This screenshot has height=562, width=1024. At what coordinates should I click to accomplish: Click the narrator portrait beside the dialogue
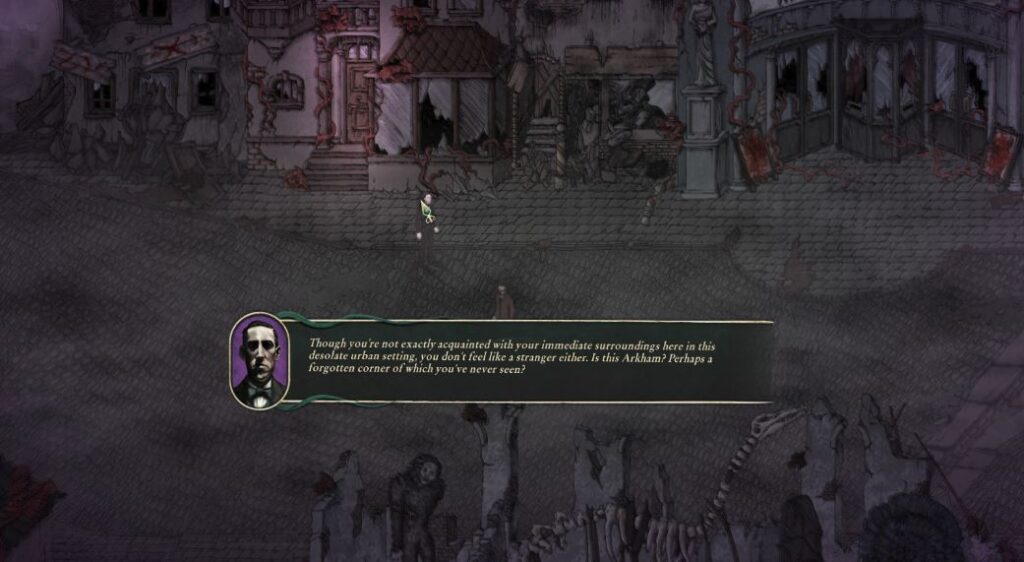pos(259,361)
